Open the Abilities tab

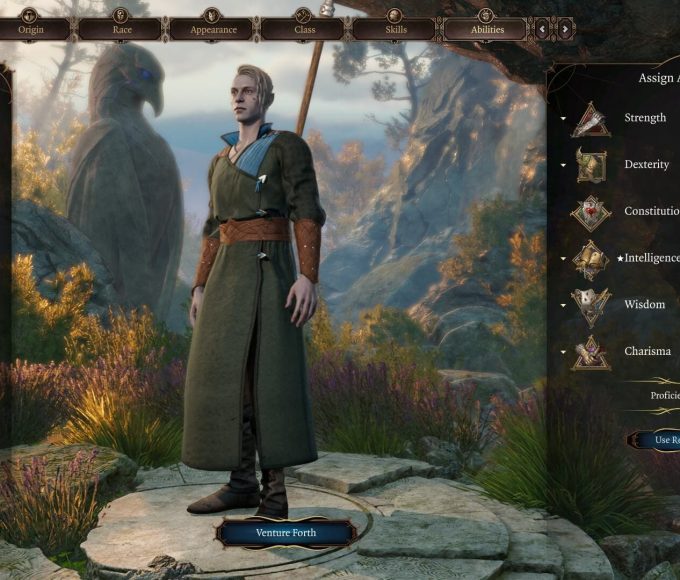[485, 29]
